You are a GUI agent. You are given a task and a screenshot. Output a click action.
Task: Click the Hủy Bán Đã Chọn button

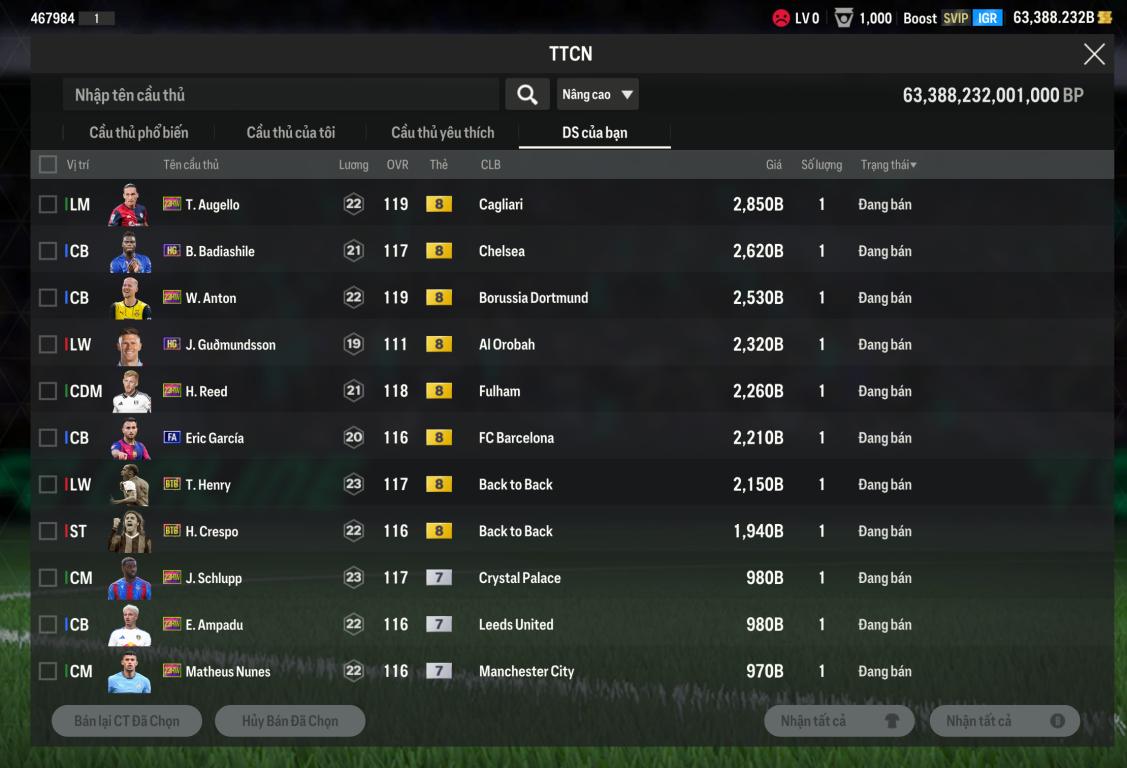click(x=290, y=721)
